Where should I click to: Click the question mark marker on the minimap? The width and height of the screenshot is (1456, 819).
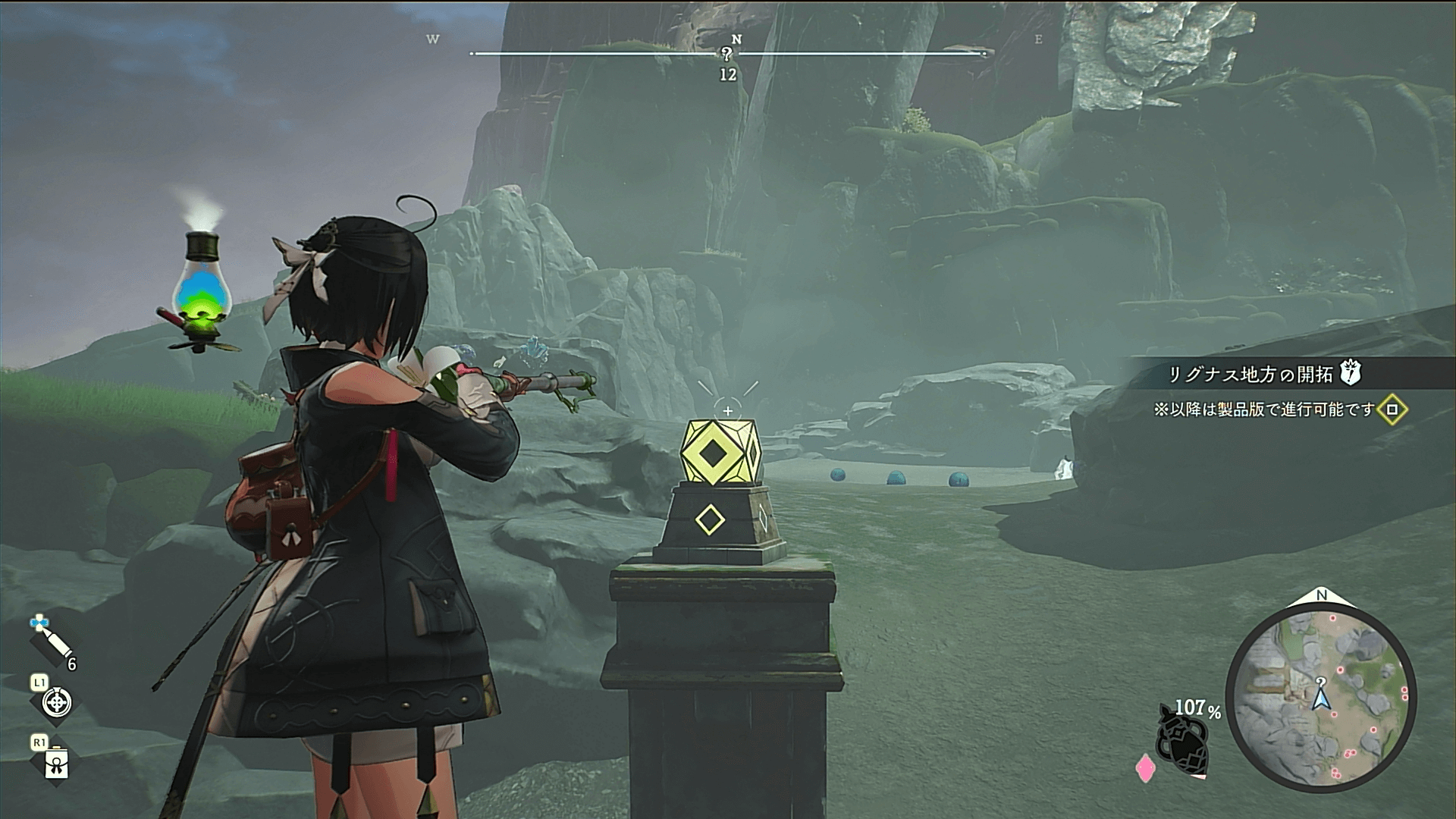click(x=1321, y=682)
